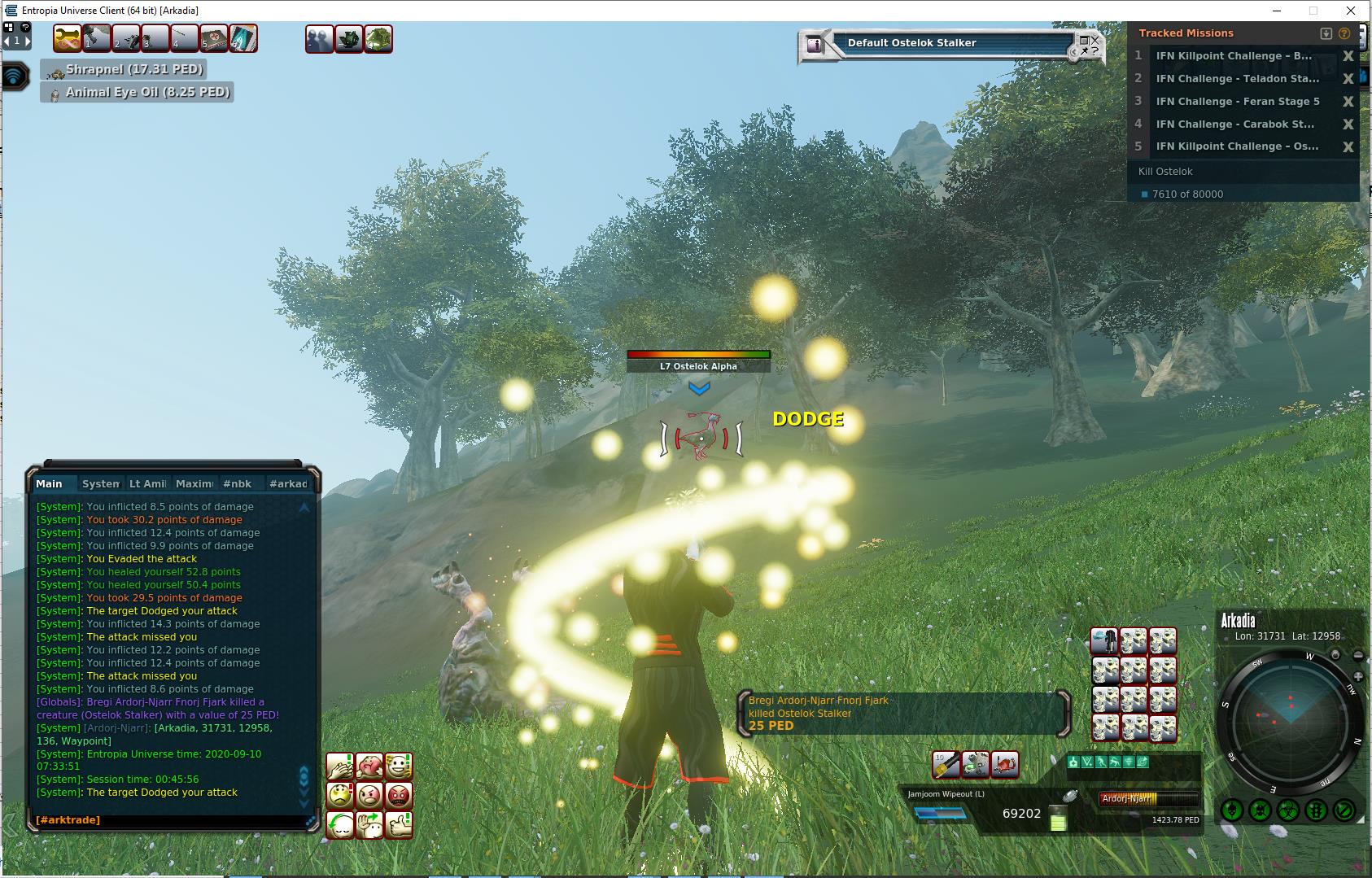Click the Shrapnel loot notification
1372x878 pixels.
134,69
